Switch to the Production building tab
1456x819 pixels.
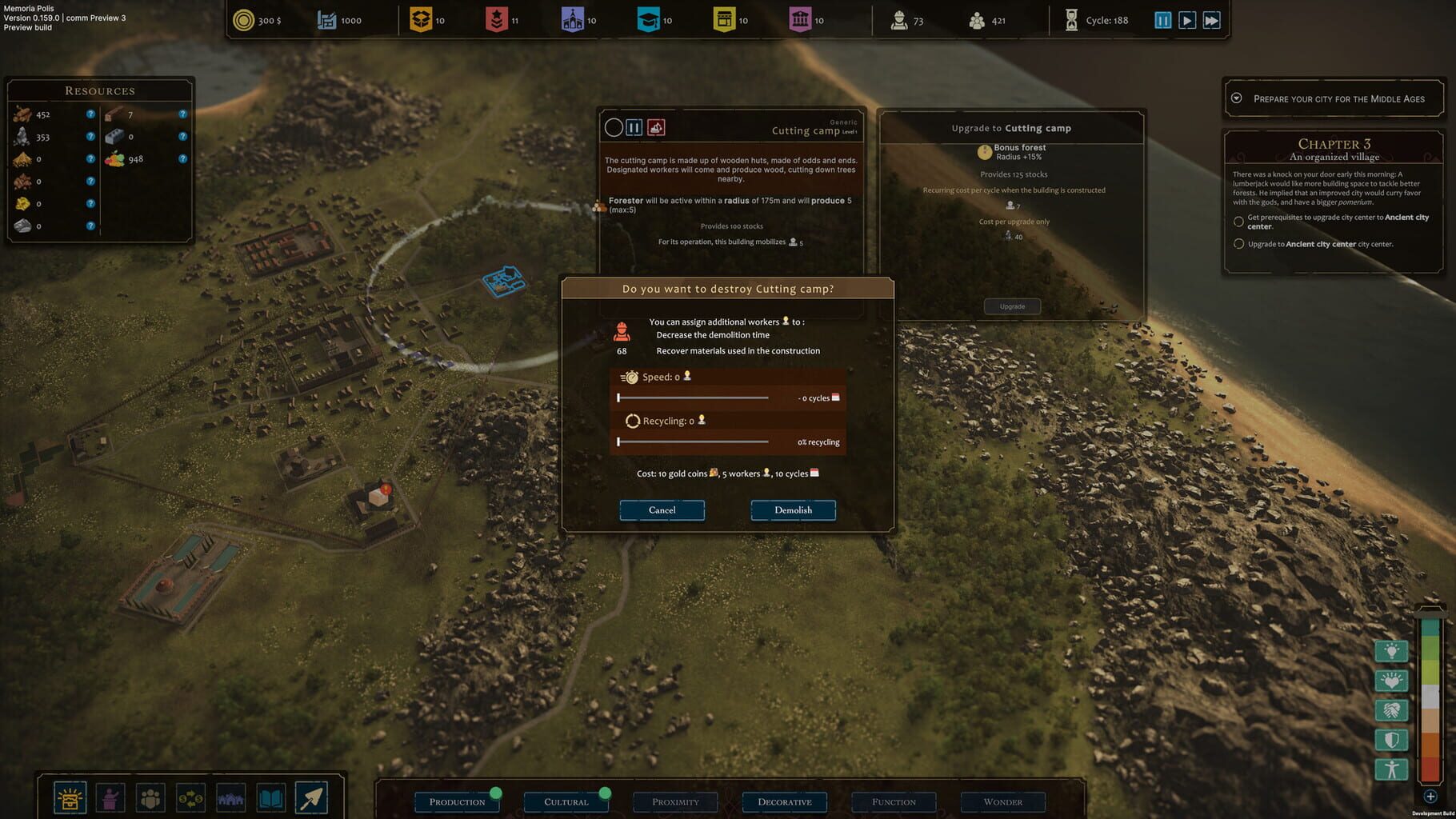[x=457, y=801]
